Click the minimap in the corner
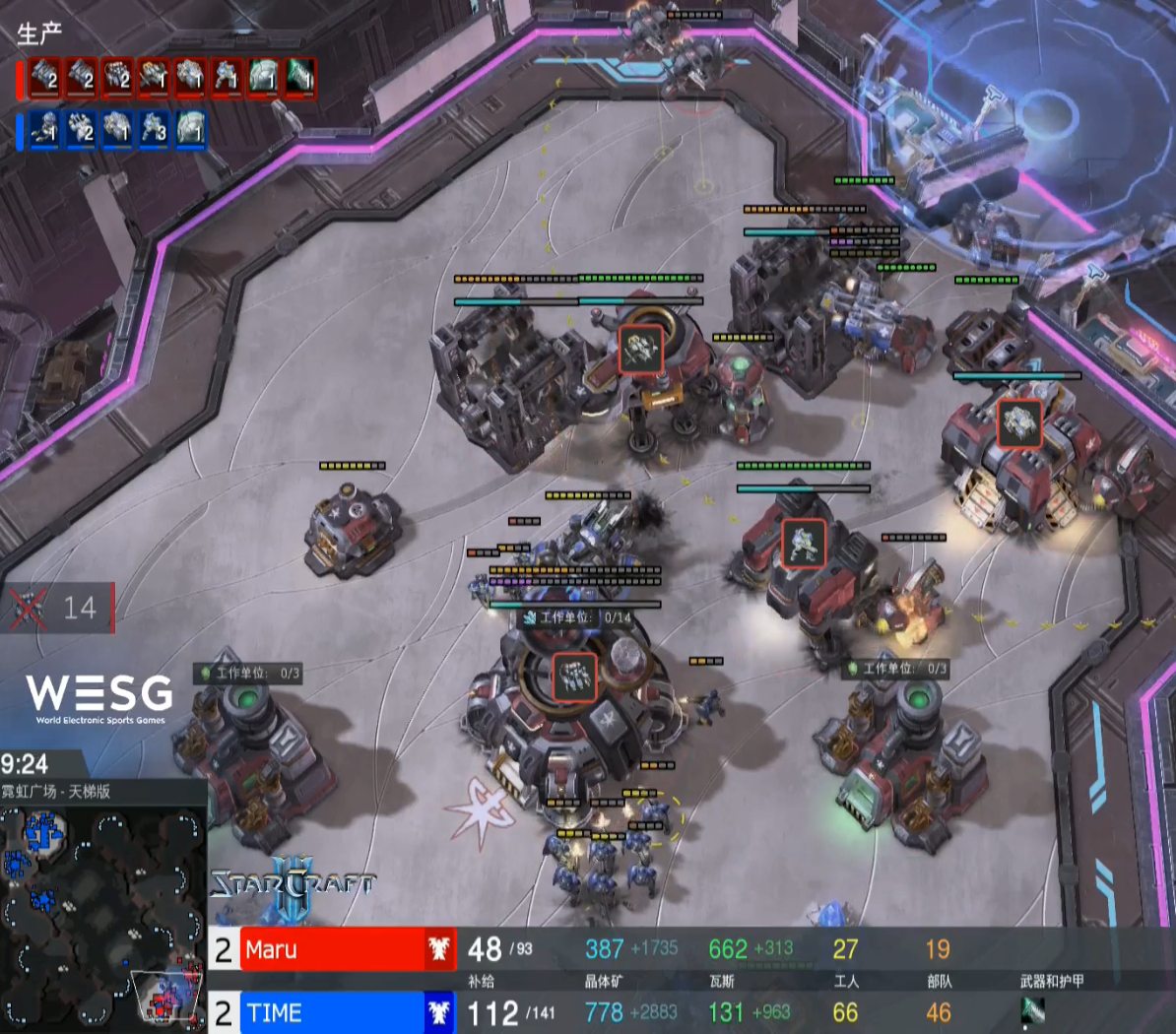Viewport: 1176px width, 1034px height. (102, 916)
